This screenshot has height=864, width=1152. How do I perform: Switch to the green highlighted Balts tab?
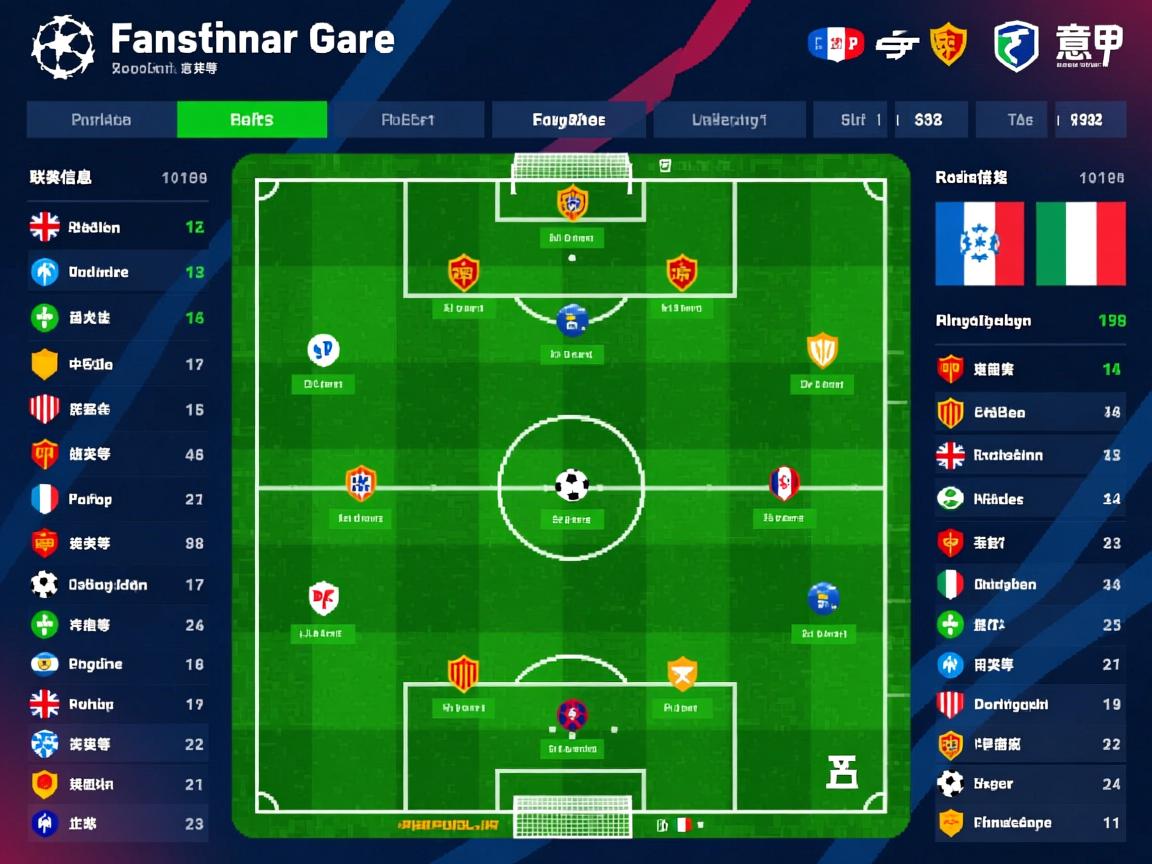[x=251, y=120]
